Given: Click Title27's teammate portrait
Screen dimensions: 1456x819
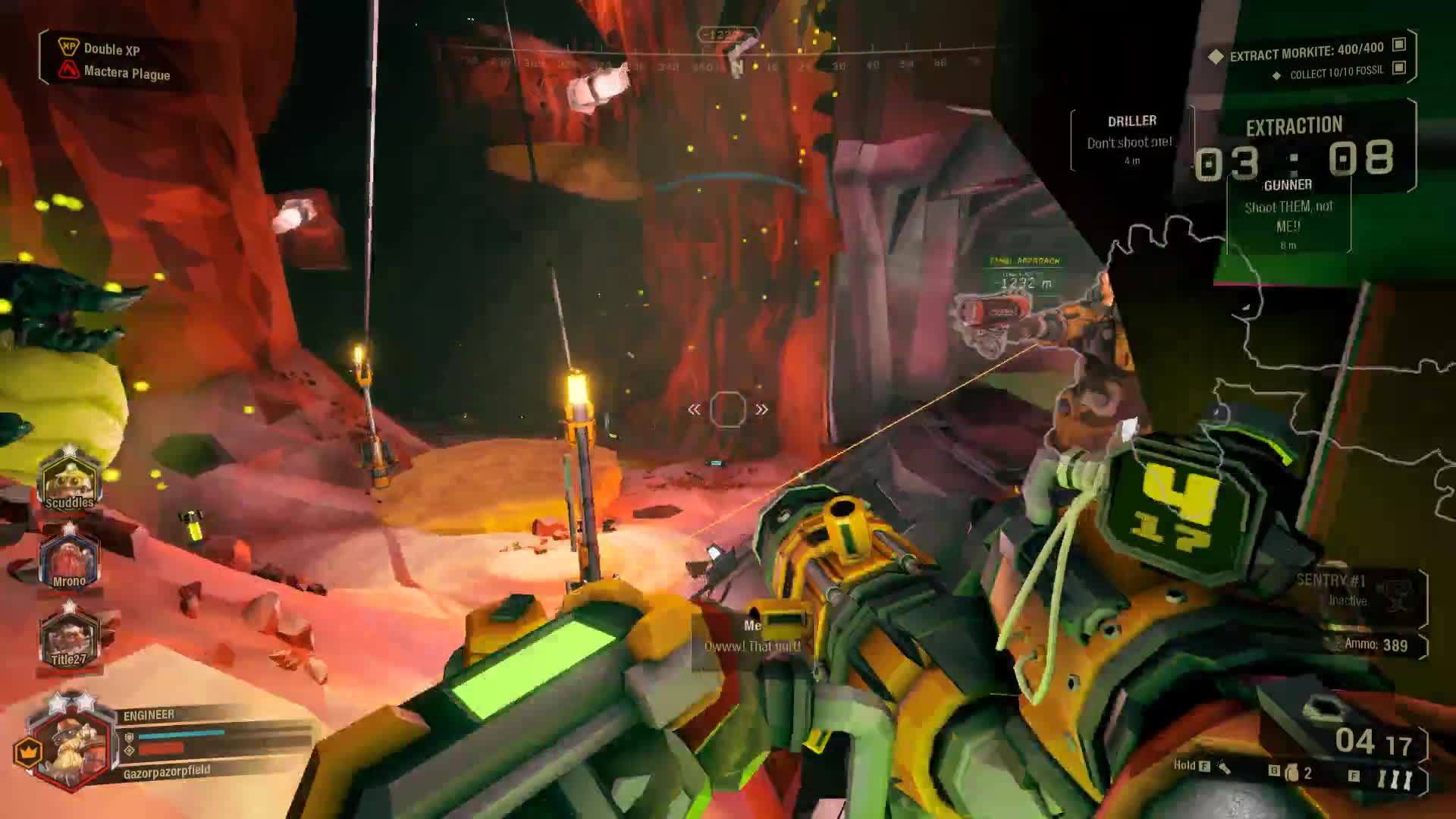Looking at the screenshot, I should (x=69, y=638).
